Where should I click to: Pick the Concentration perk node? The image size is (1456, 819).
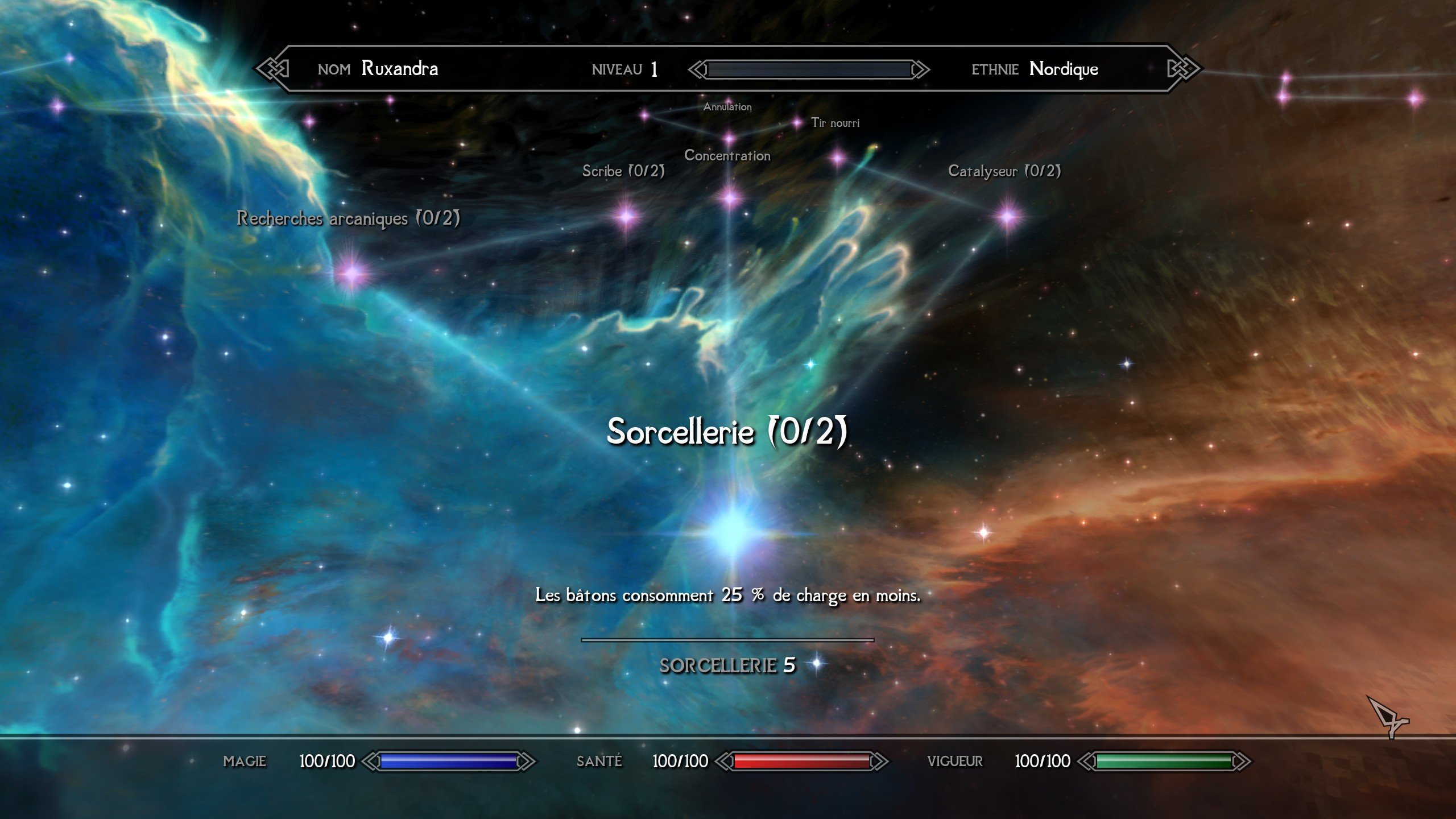click(x=730, y=198)
